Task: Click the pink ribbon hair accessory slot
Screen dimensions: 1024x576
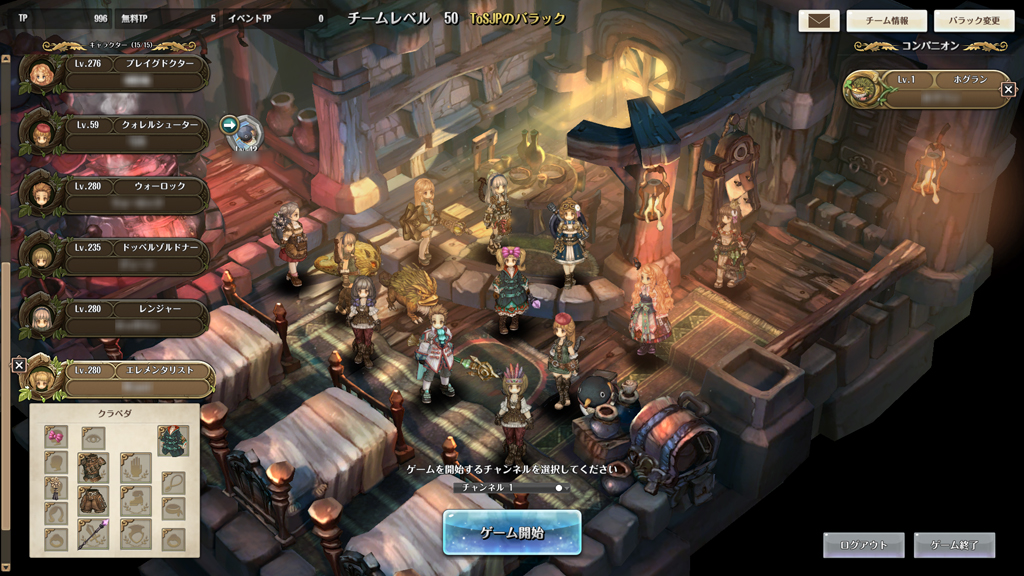Action: click(x=56, y=437)
